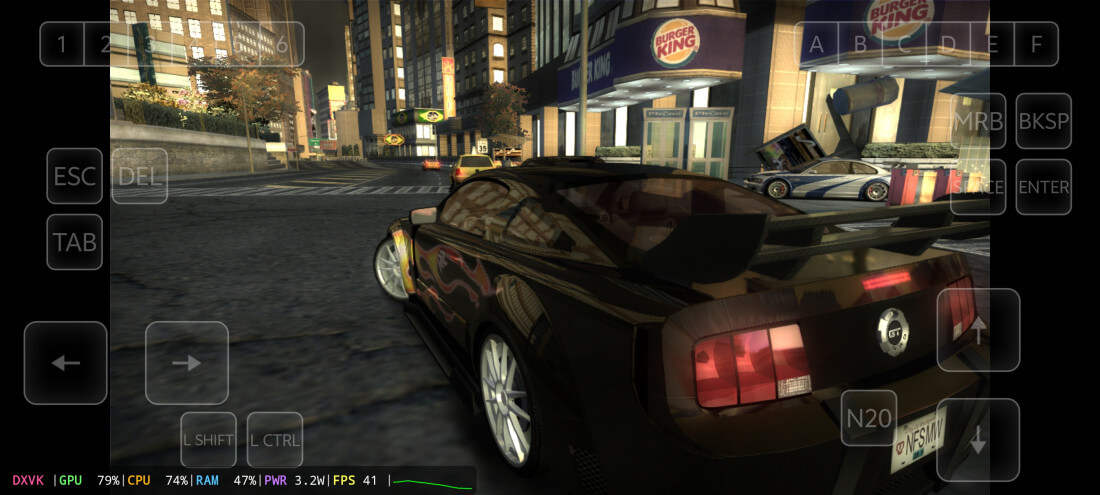Tap the ESC overlay button
This screenshot has height=495, width=1100.
(x=75, y=176)
